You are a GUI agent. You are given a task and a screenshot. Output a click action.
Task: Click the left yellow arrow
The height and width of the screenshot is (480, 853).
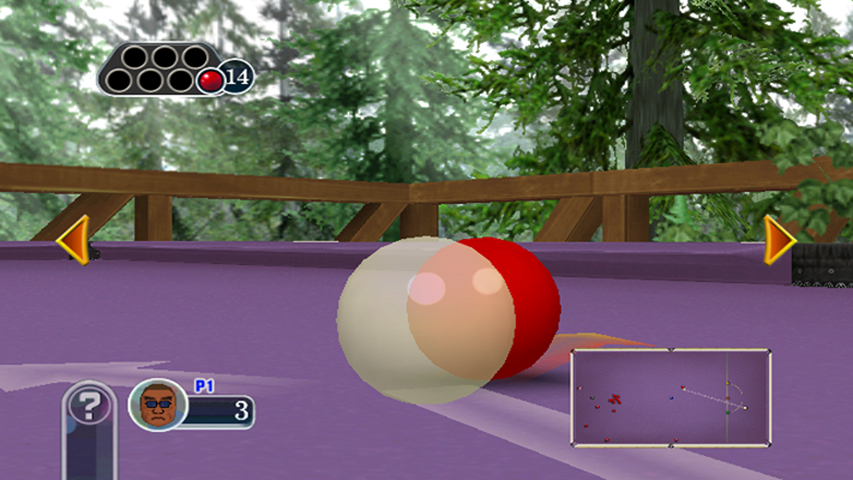[x=74, y=240]
